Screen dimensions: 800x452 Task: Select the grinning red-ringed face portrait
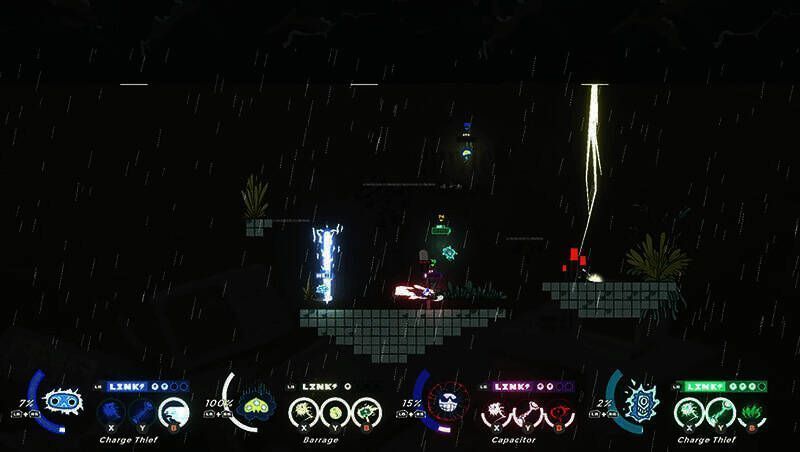coord(447,405)
